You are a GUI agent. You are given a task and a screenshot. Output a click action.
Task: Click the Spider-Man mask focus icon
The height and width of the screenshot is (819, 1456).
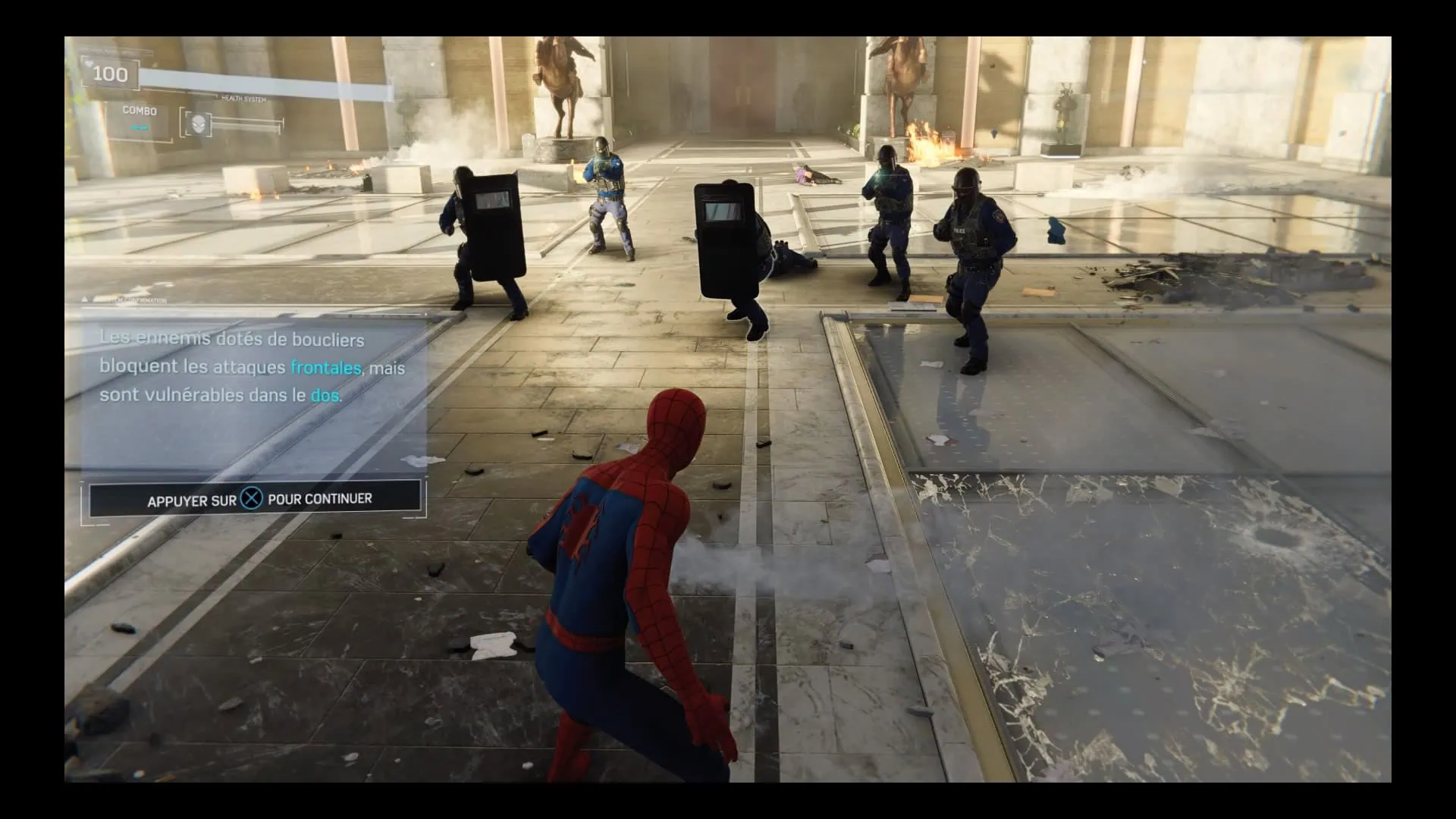pos(198,124)
